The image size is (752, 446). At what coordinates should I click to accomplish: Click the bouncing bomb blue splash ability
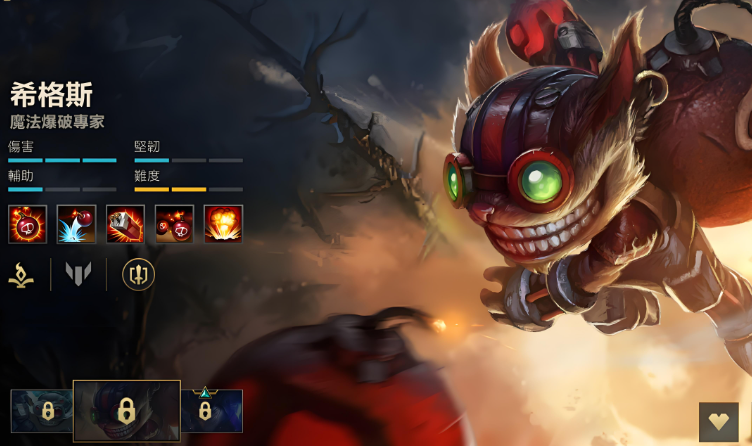76,224
